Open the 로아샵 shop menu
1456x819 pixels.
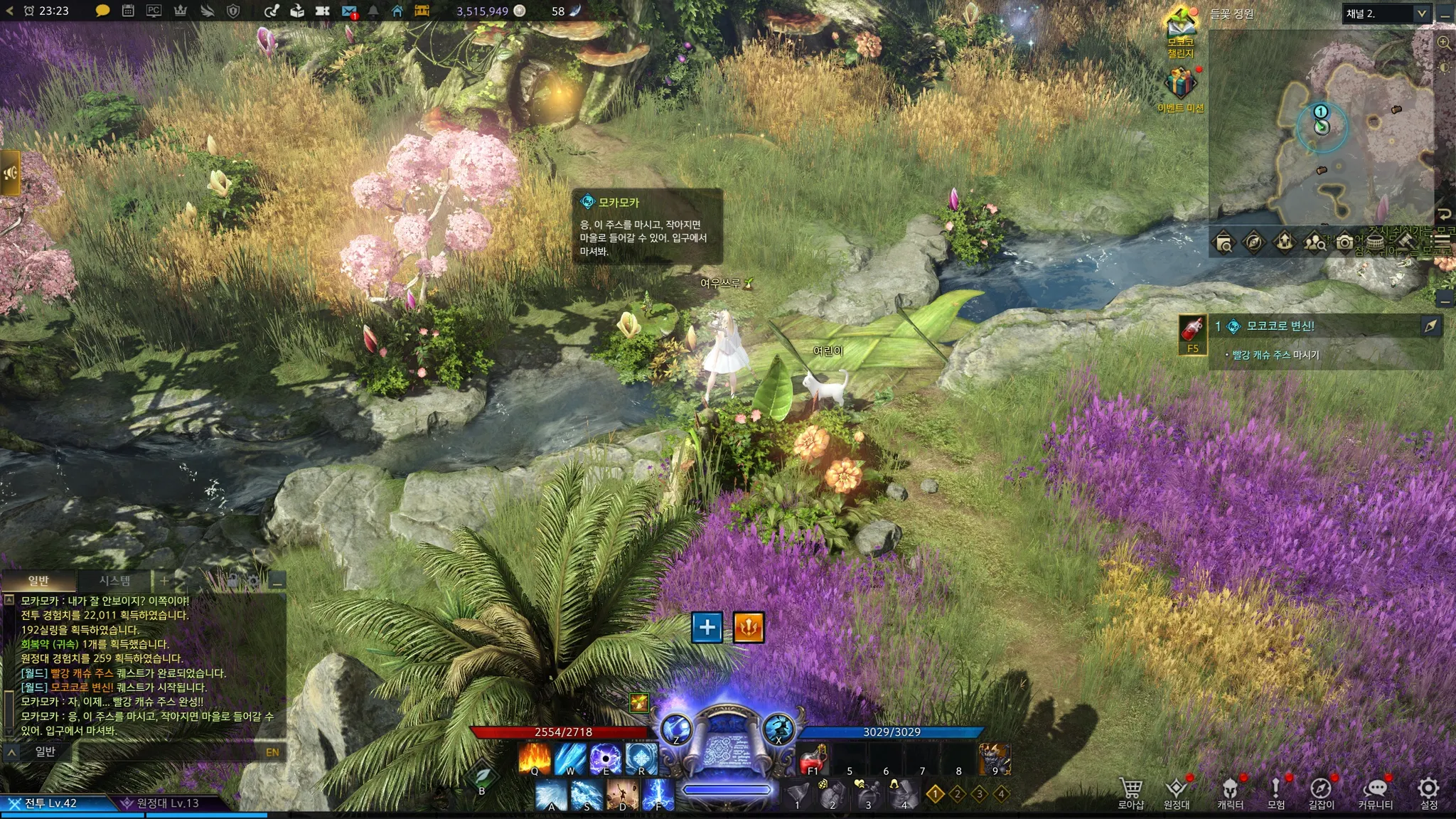click(1130, 792)
